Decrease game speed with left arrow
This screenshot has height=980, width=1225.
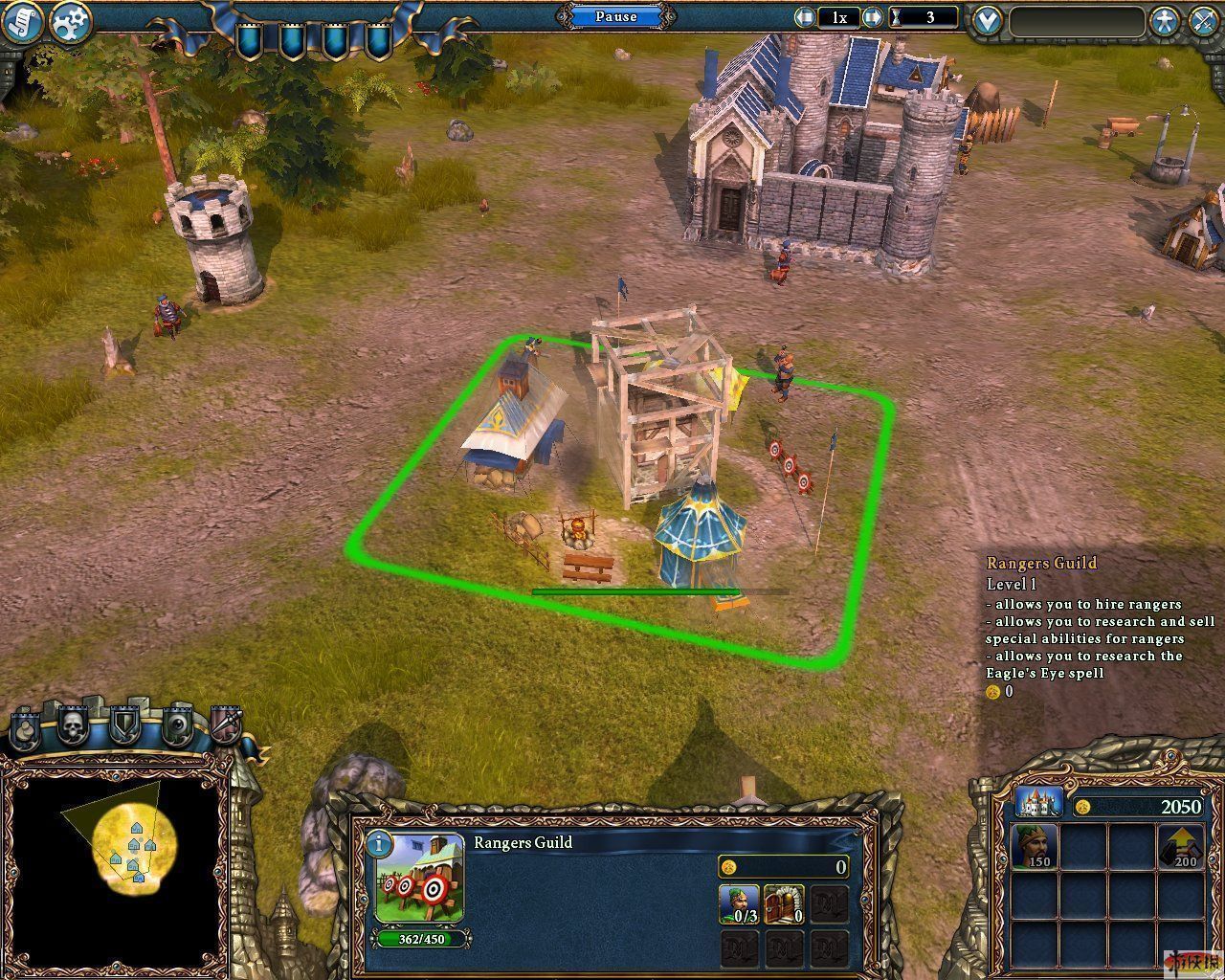[806, 17]
